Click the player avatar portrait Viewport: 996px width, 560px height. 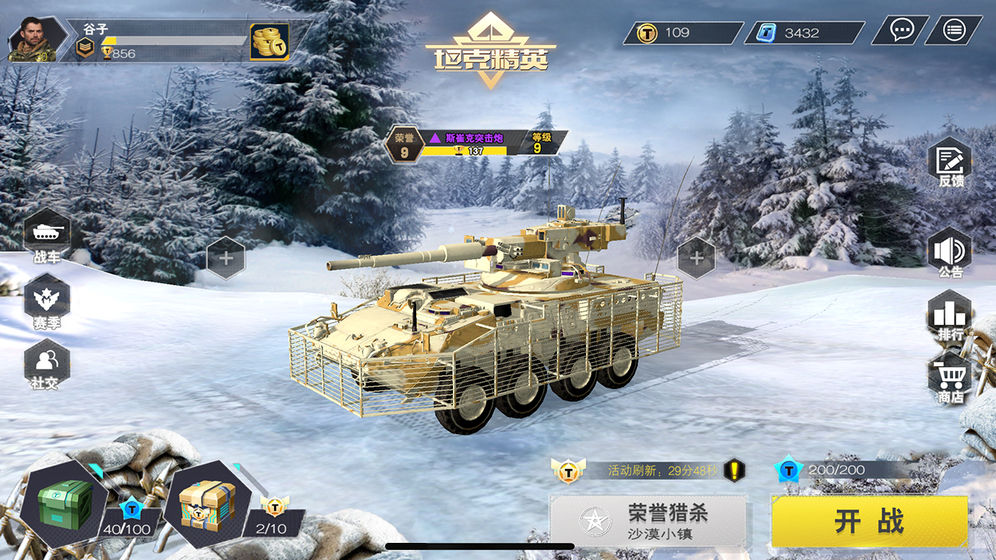pos(32,39)
